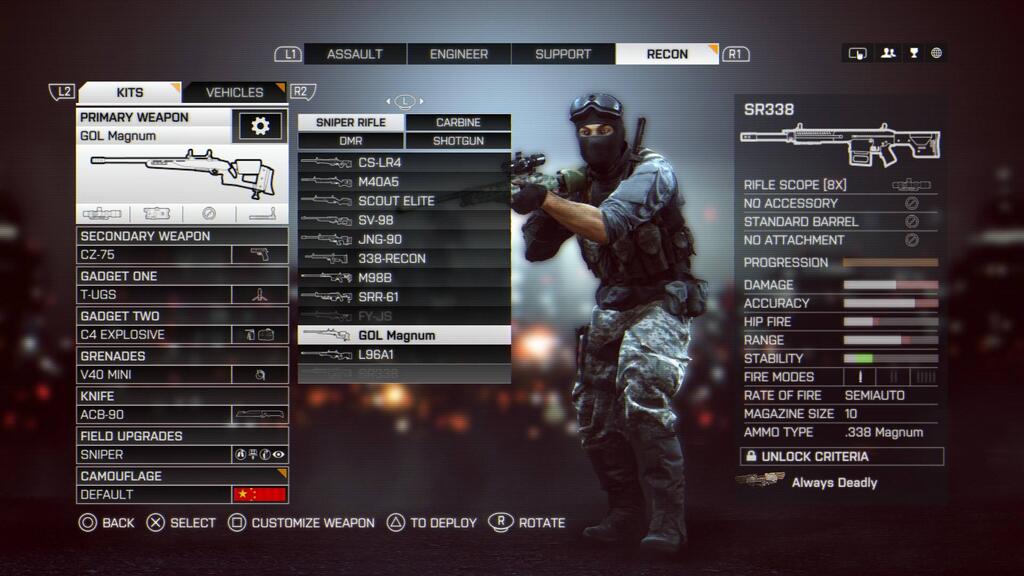Open the CZ-75 secondary weapon slot
The image size is (1024, 576).
tap(182, 255)
